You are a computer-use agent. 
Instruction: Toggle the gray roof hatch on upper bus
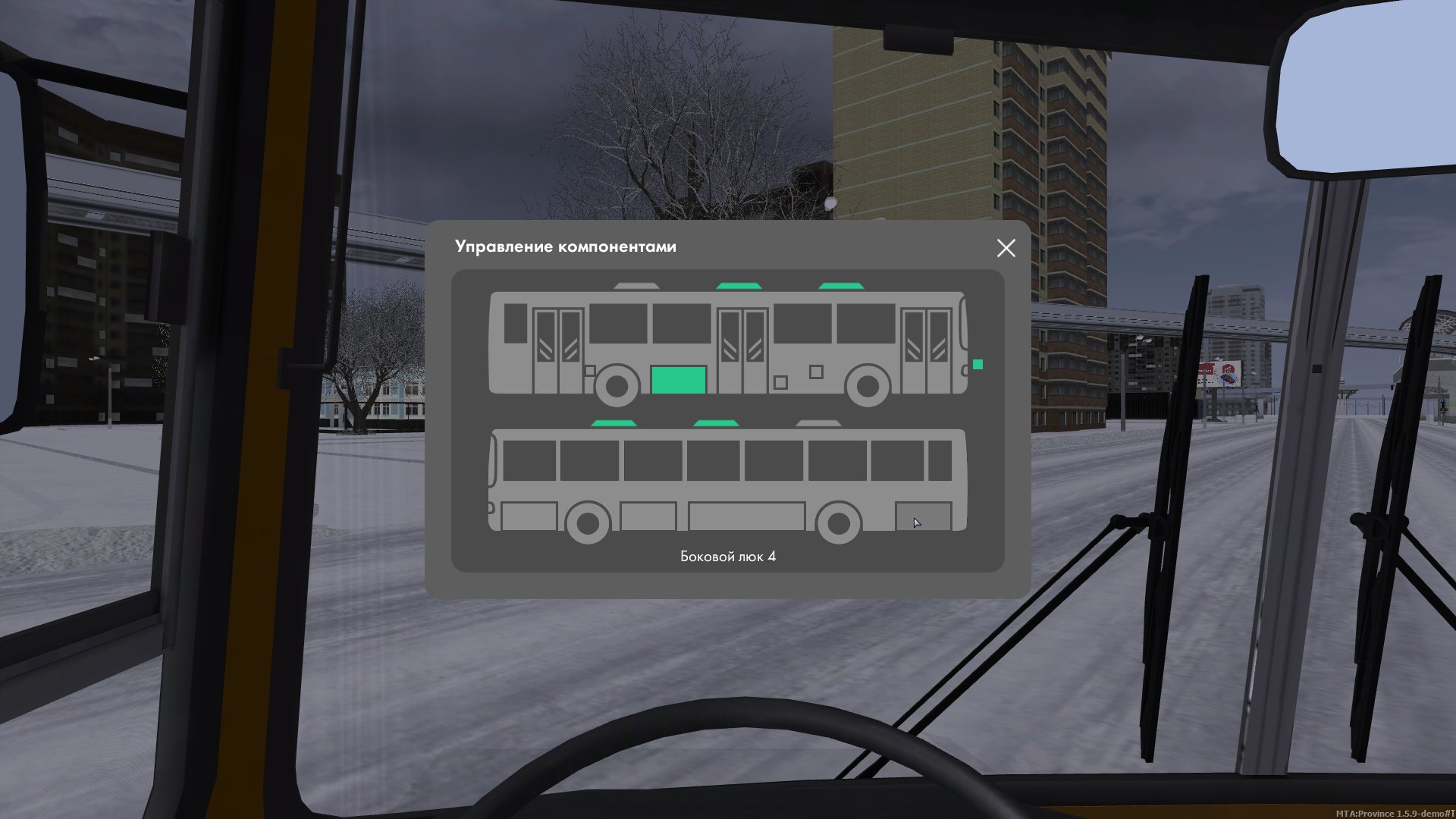[x=636, y=286]
